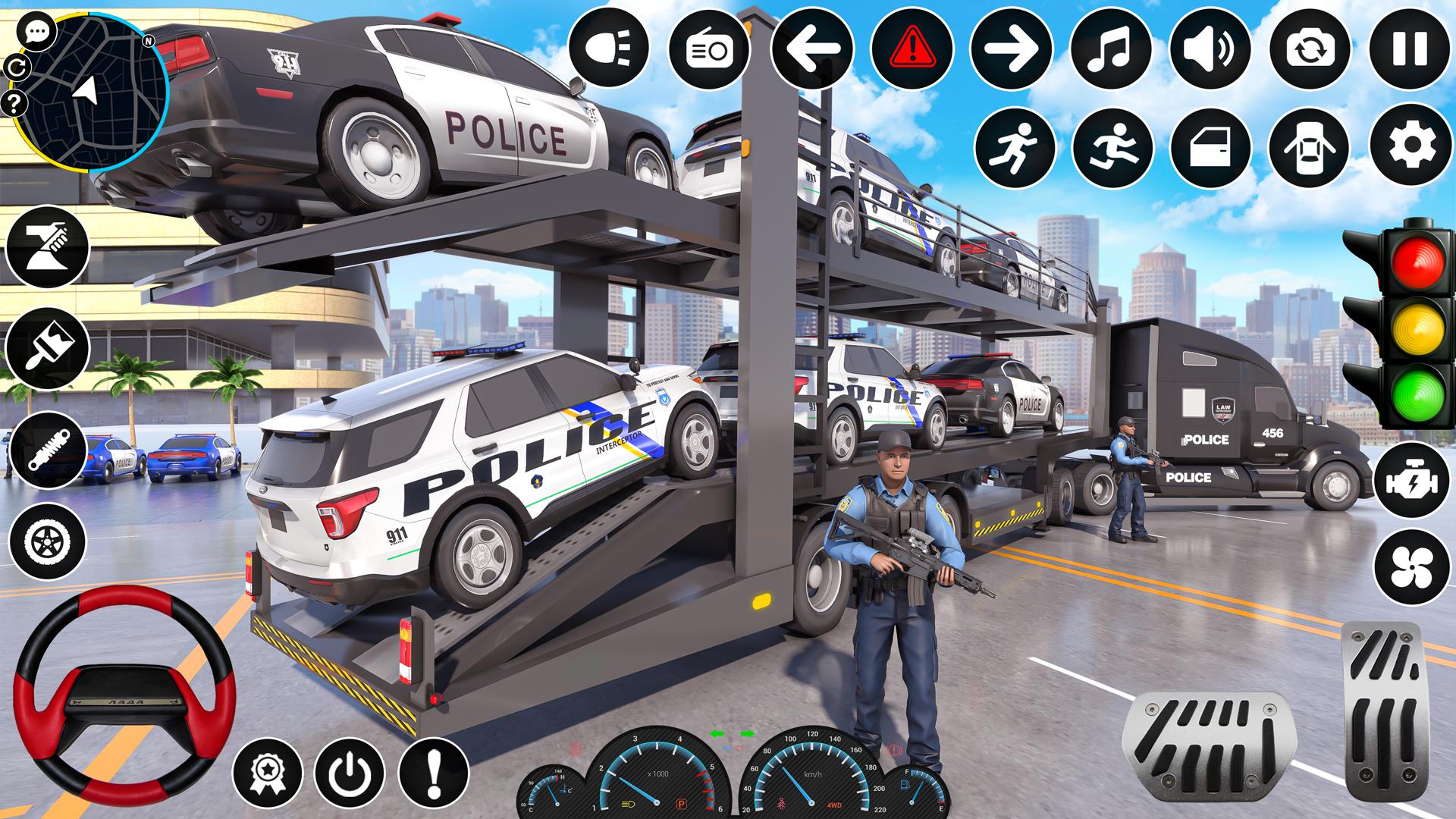
Task: Open the question mark help icon
Action: 14,102
